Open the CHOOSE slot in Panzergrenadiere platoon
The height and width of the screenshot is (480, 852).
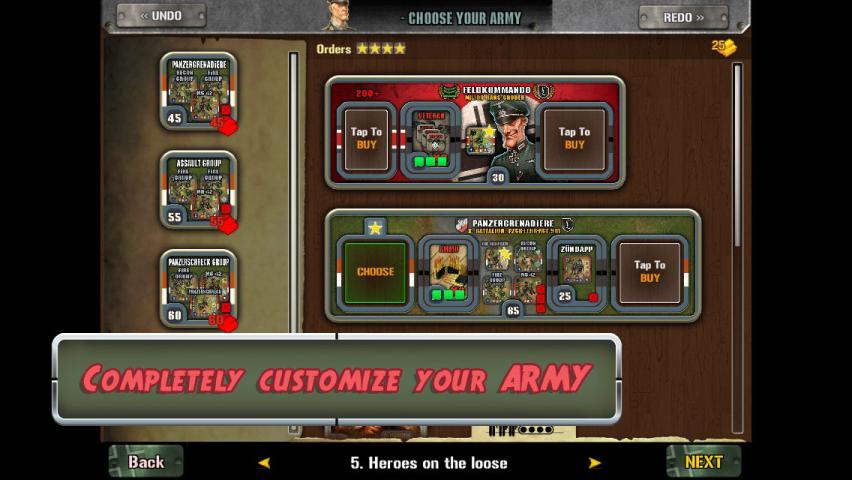pyautogui.click(x=375, y=271)
